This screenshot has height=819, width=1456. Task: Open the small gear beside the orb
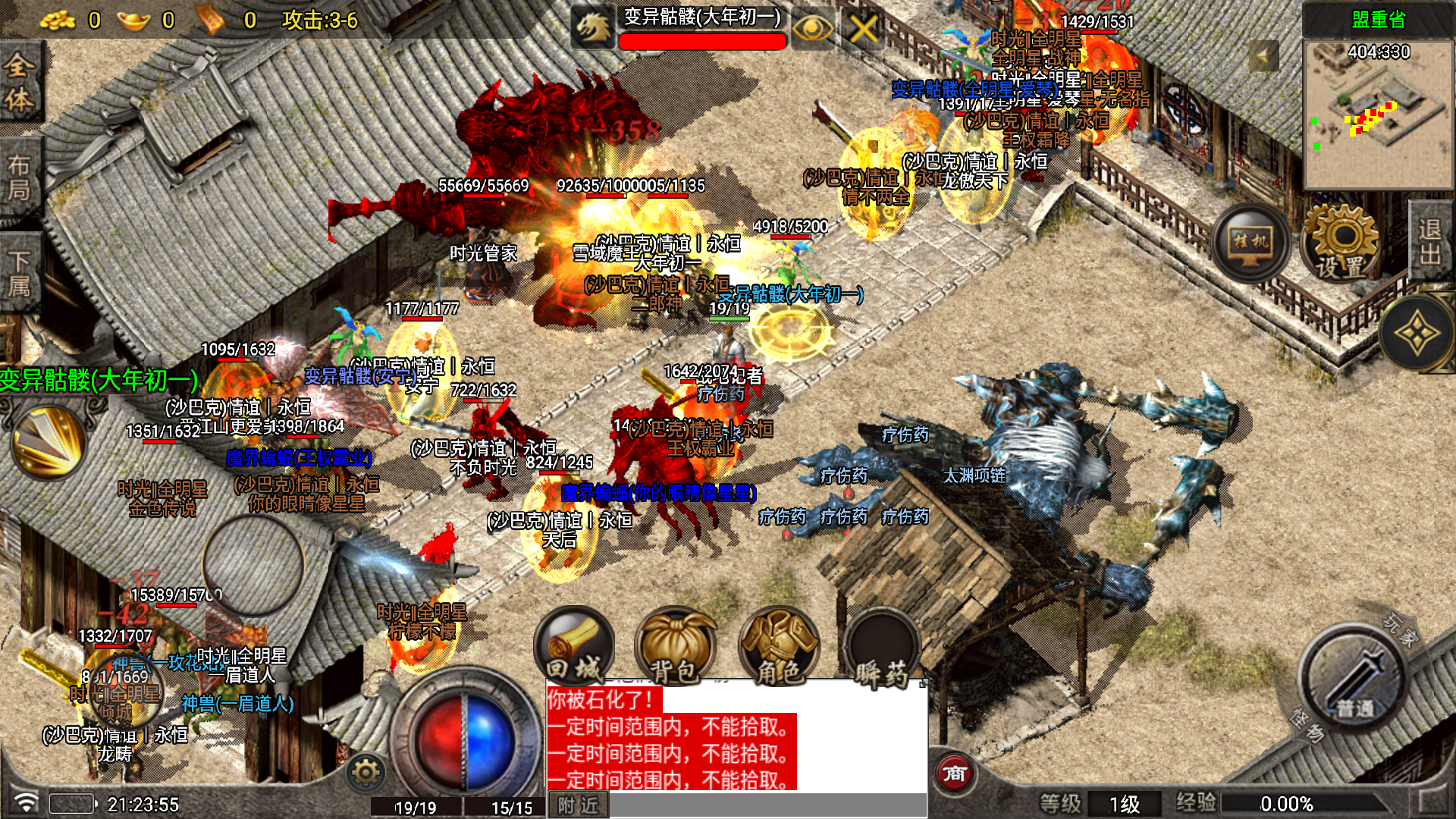pos(366,773)
